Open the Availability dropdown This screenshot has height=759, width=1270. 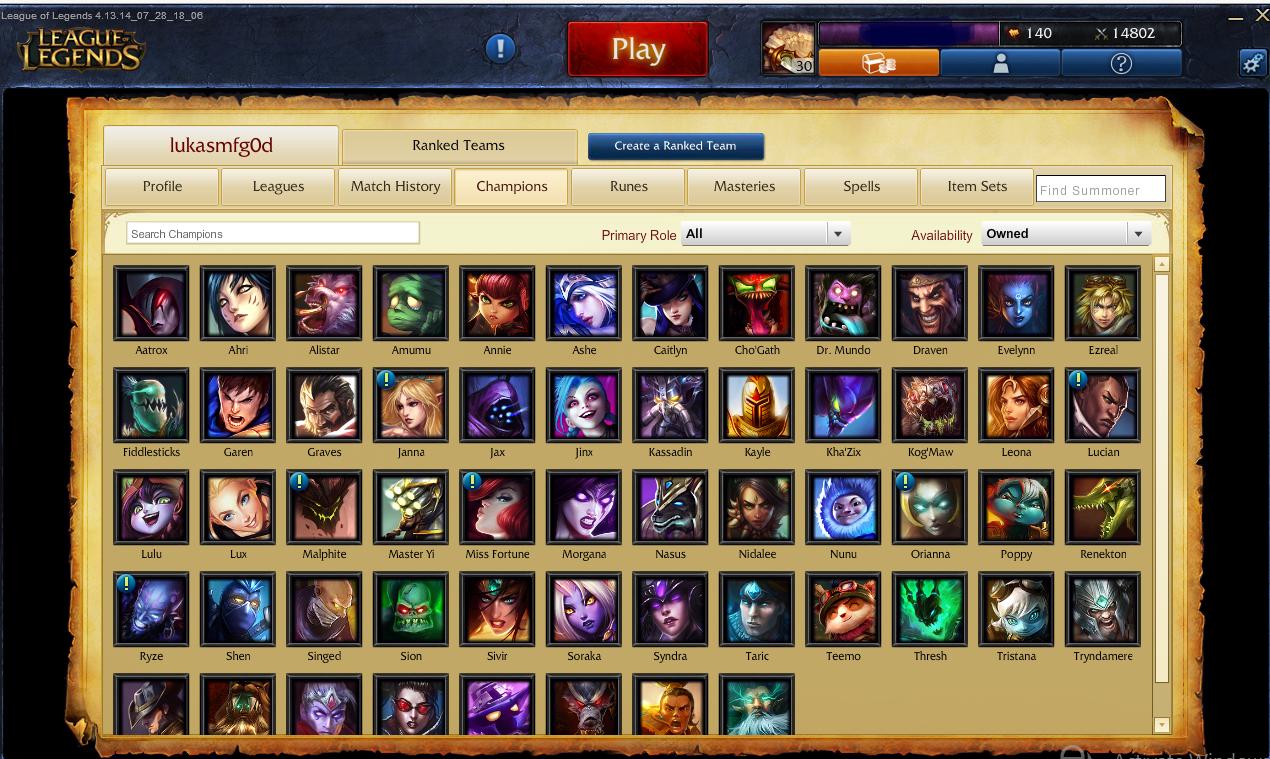pos(1066,234)
